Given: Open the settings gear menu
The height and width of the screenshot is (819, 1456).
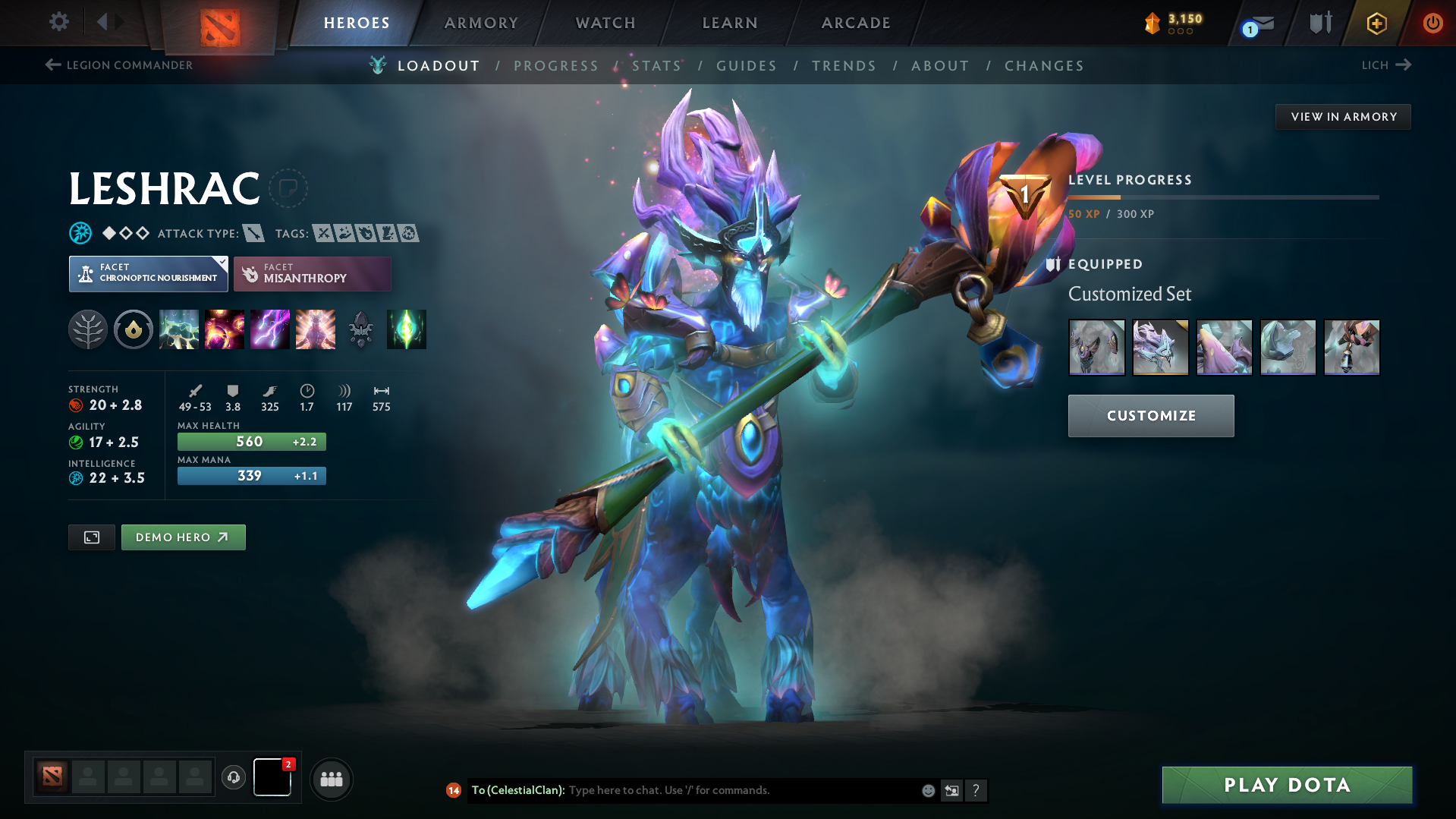Looking at the screenshot, I should [58, 23].
